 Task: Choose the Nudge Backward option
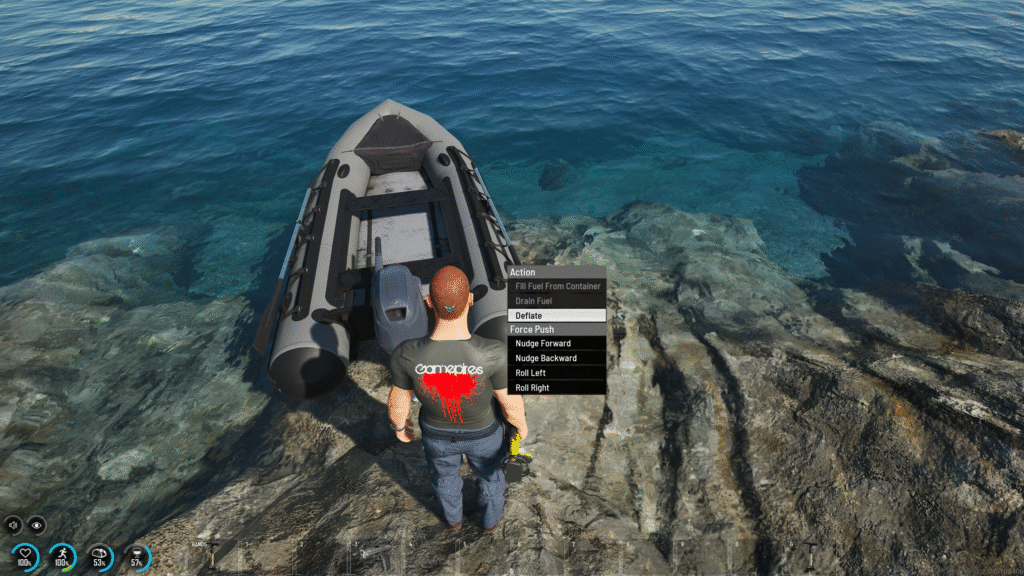point(556,358)
